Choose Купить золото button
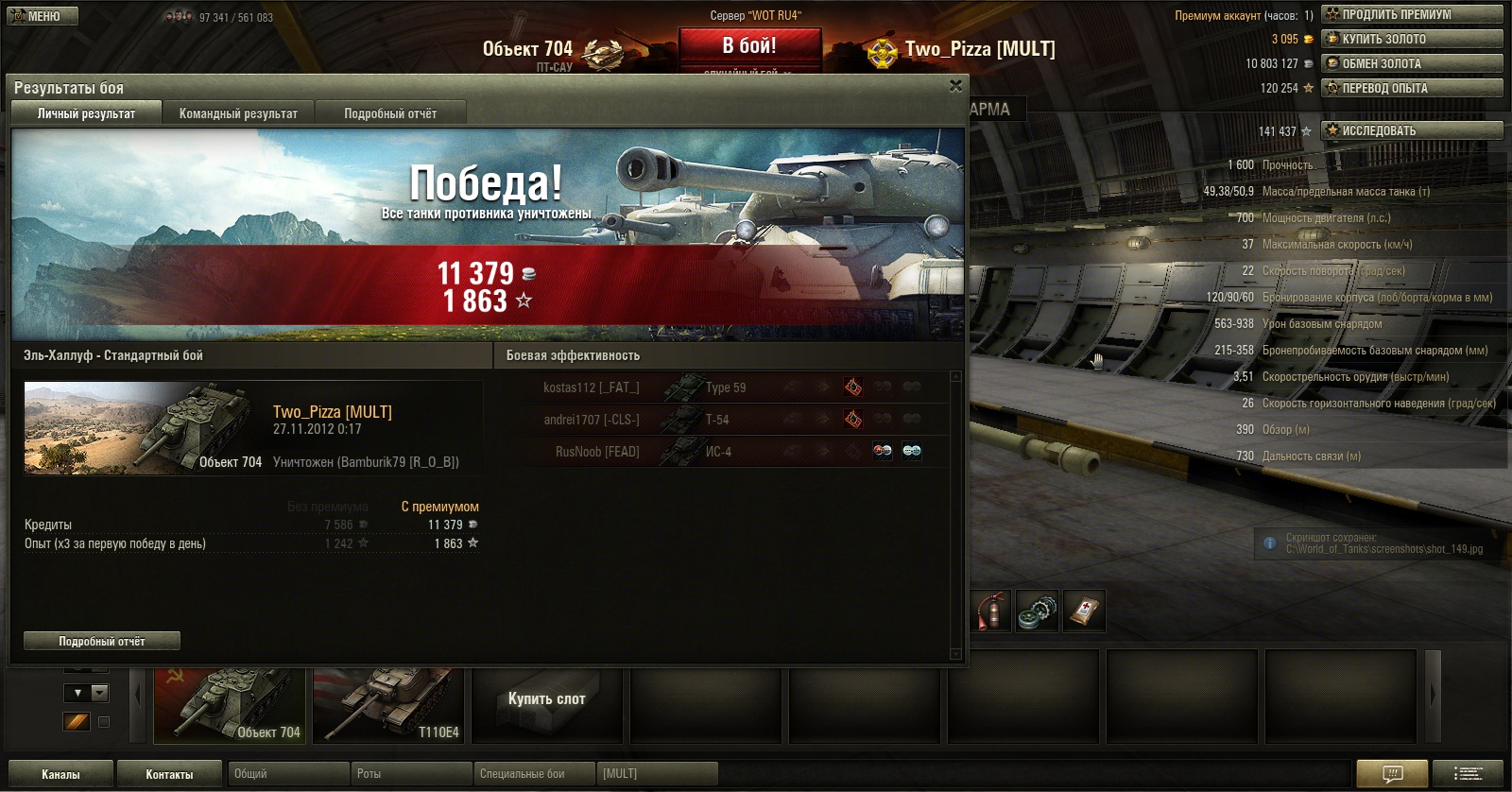 (x=1412, y=39)
